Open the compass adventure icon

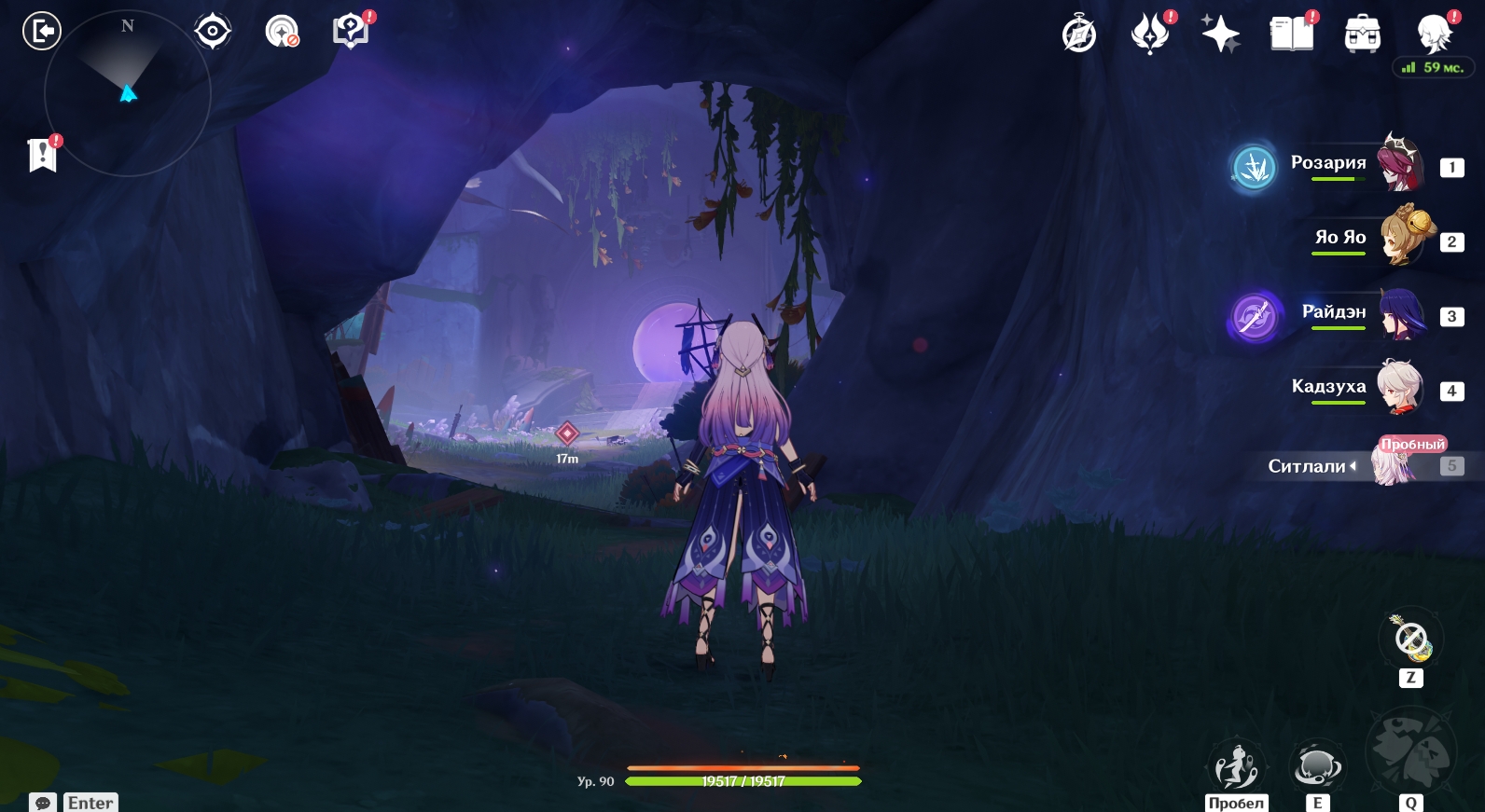click(x=1079, y=34)
